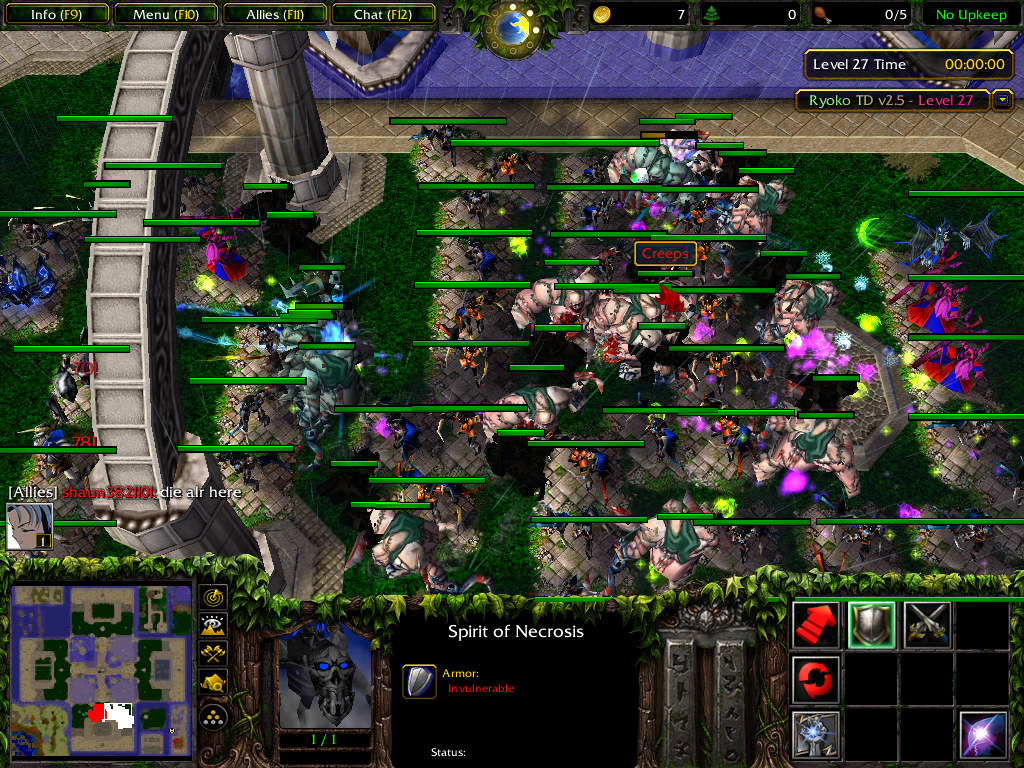
Task: Click the Spirit of Necrosis skull portrait
Action: [325, 675]
